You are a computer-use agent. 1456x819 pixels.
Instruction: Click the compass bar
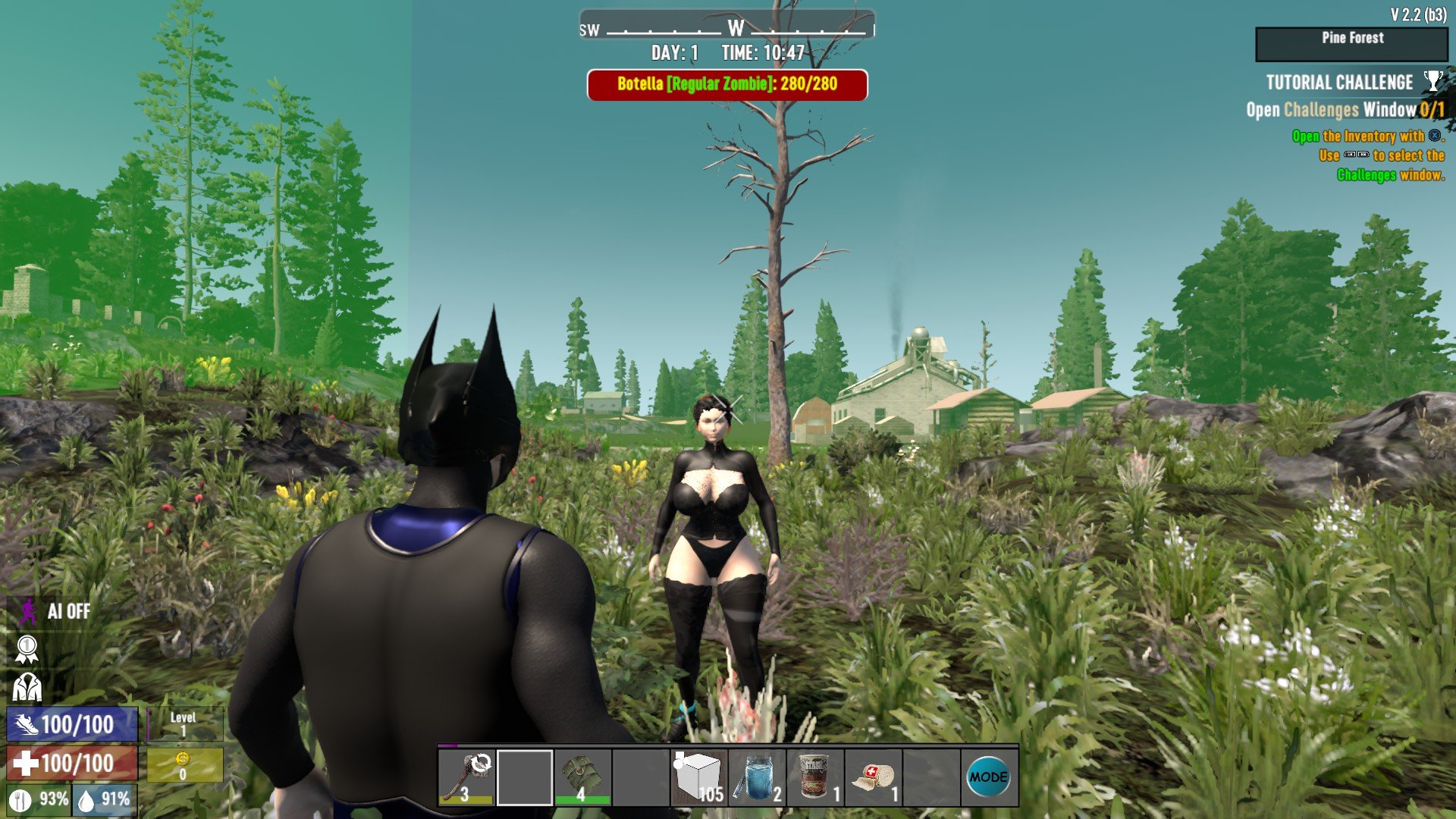(x=727, y=29)
